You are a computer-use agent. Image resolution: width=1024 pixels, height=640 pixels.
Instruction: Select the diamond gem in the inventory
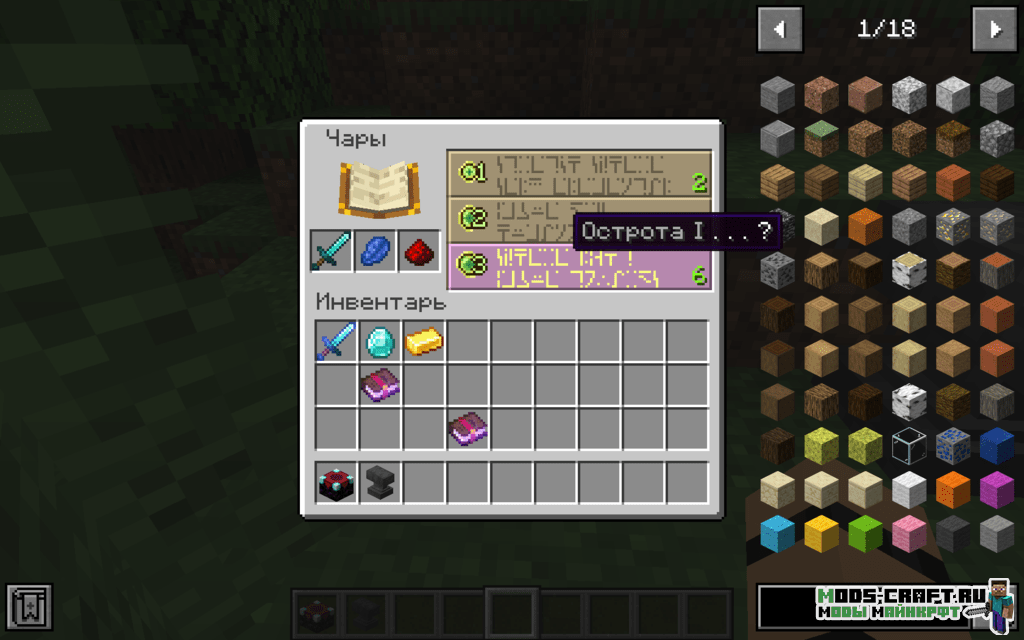tap(381, 342)
